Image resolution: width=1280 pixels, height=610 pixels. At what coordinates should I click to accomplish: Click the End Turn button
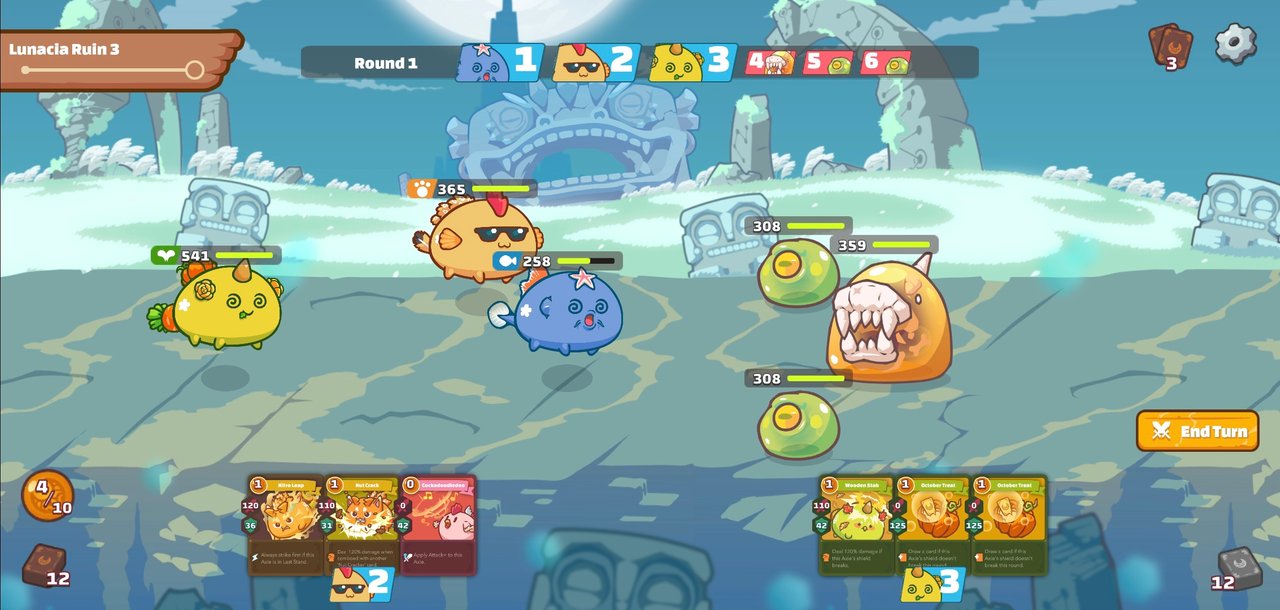pyautogui.click(x=1197, y=431)
